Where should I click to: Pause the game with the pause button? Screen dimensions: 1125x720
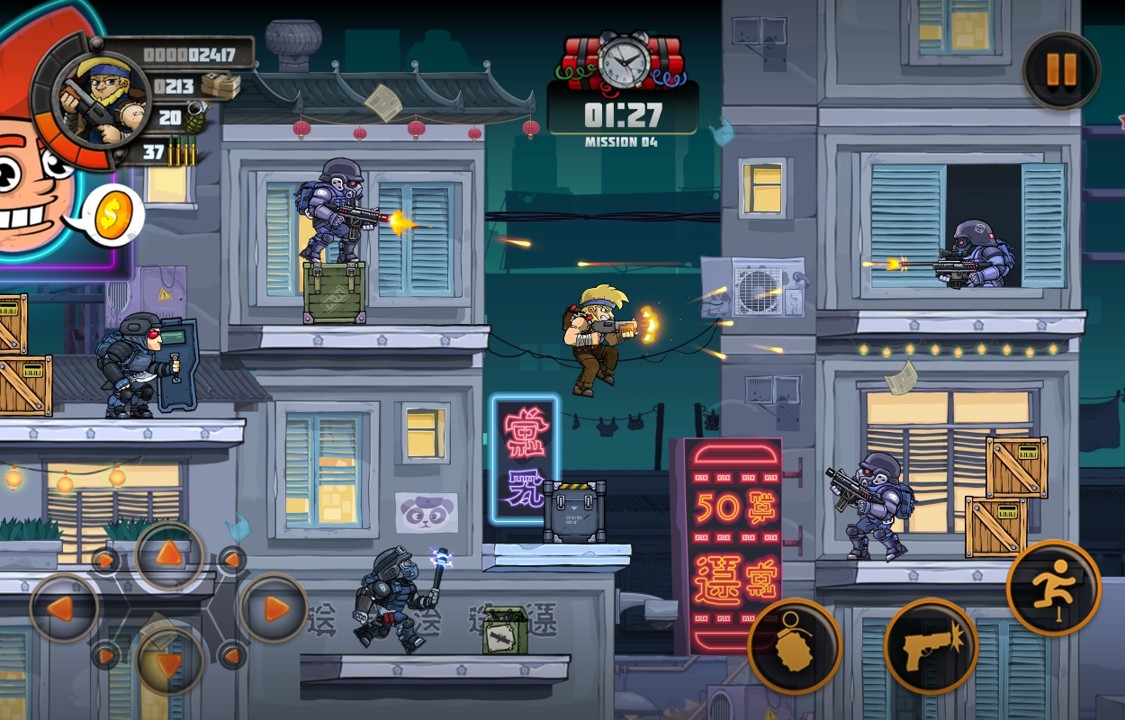(1061, 70)
